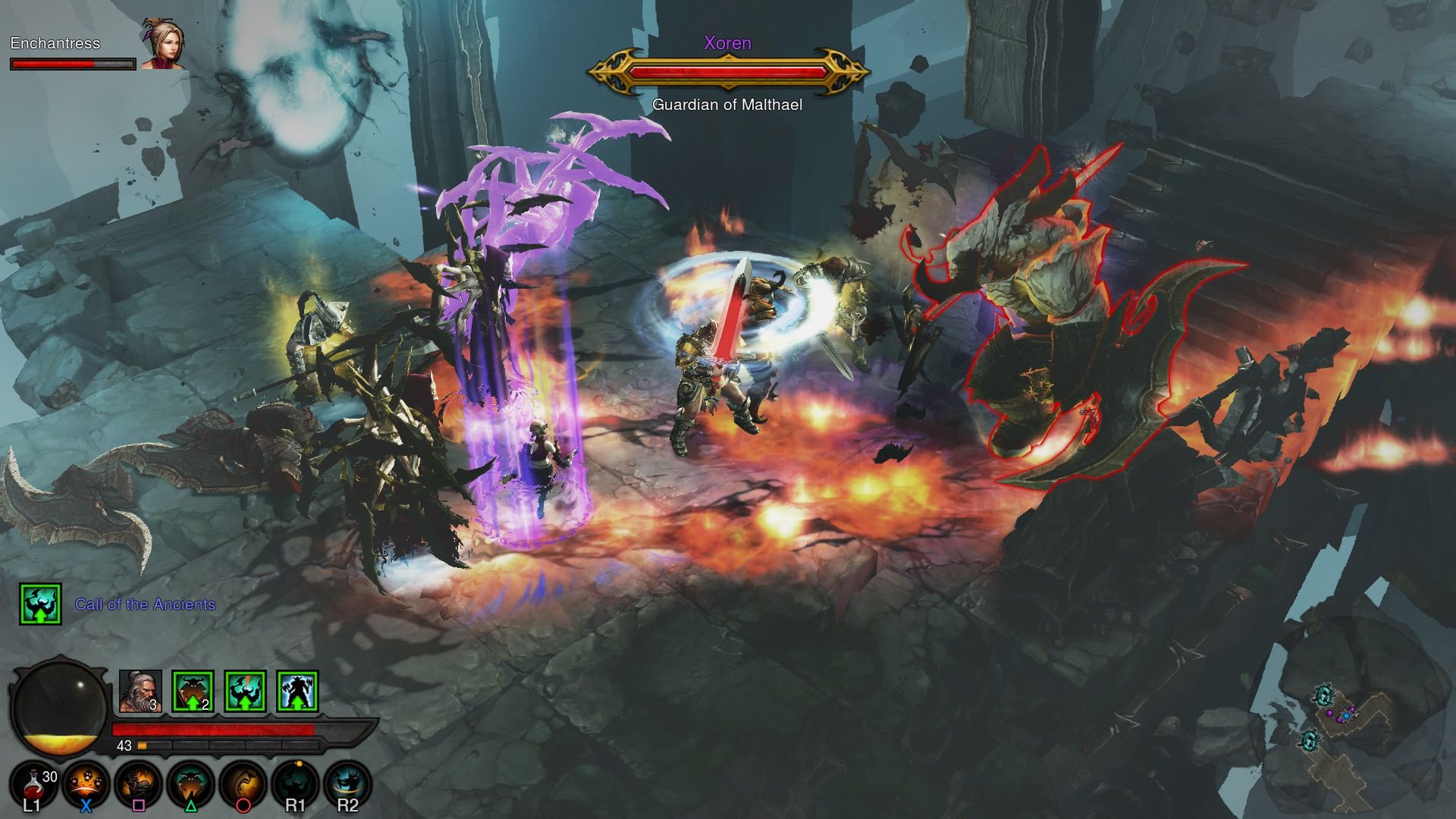Click the upper teal portal marker on minimap

pyautogui.click(x=1324, y=695)
